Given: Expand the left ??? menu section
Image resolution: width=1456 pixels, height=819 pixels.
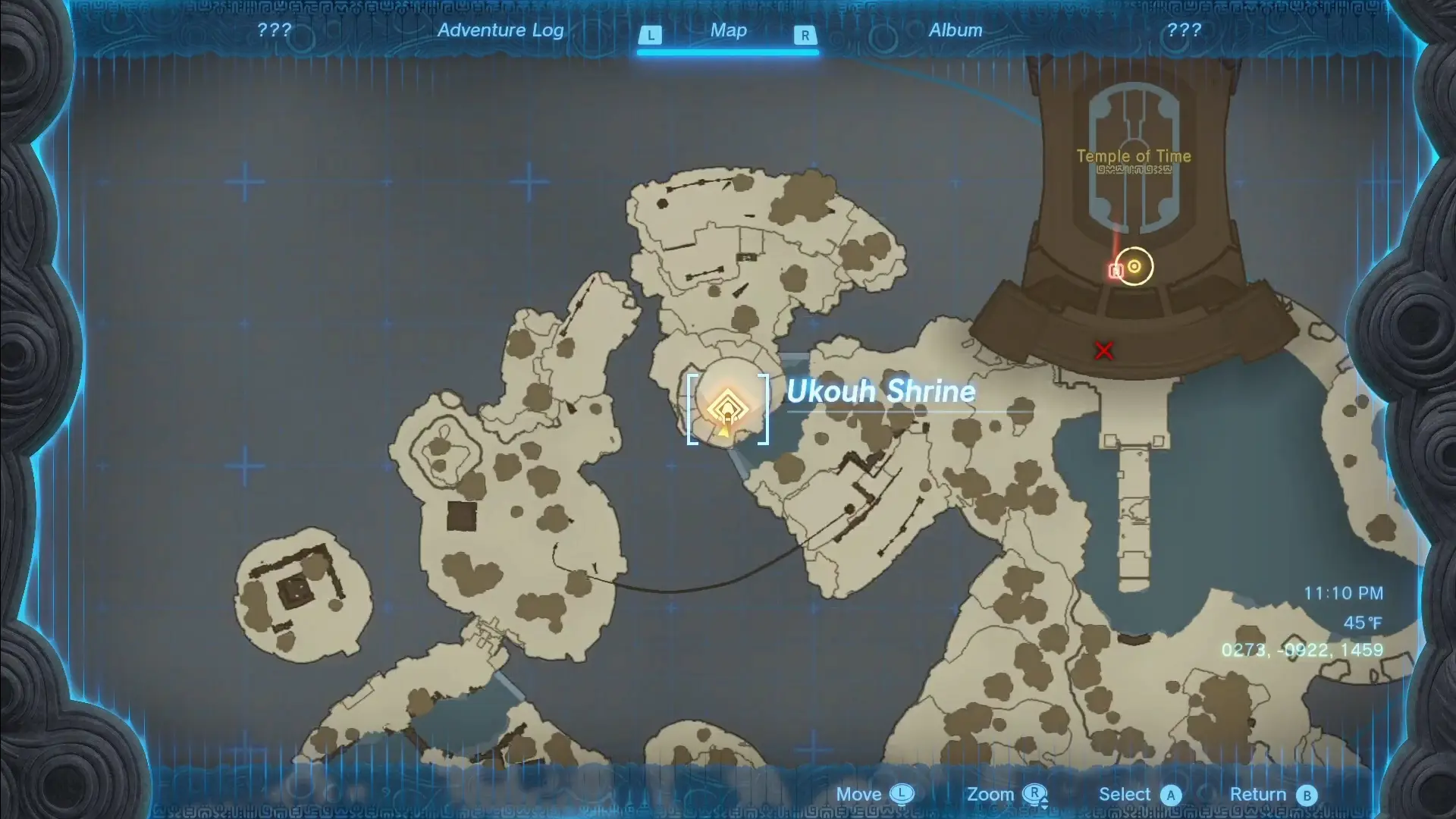Looking at the screenshot, I should [275, 30].
